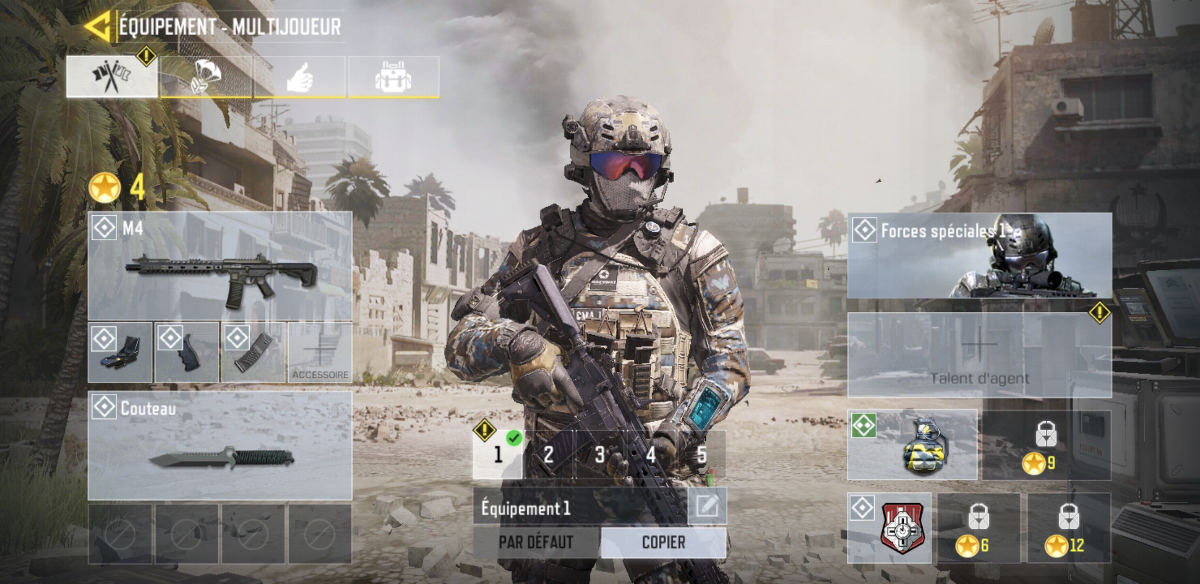Viewport: 1200px width, 584px height.
Task: Switch to the parachute tab
Action: tap(206, 77)
